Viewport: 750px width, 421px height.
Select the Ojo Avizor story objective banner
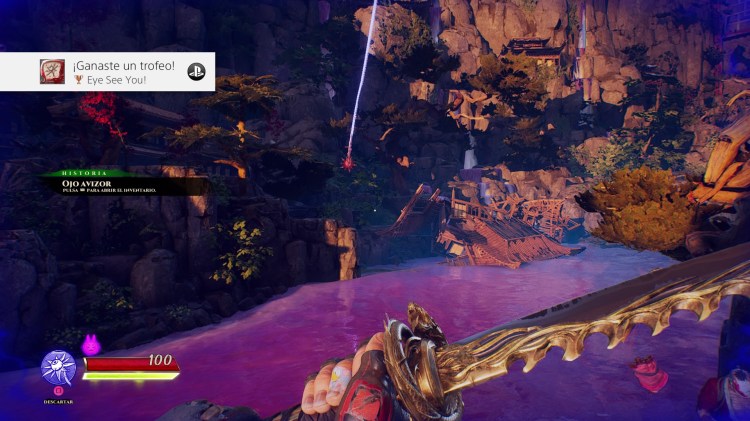[x=122, y=184]
